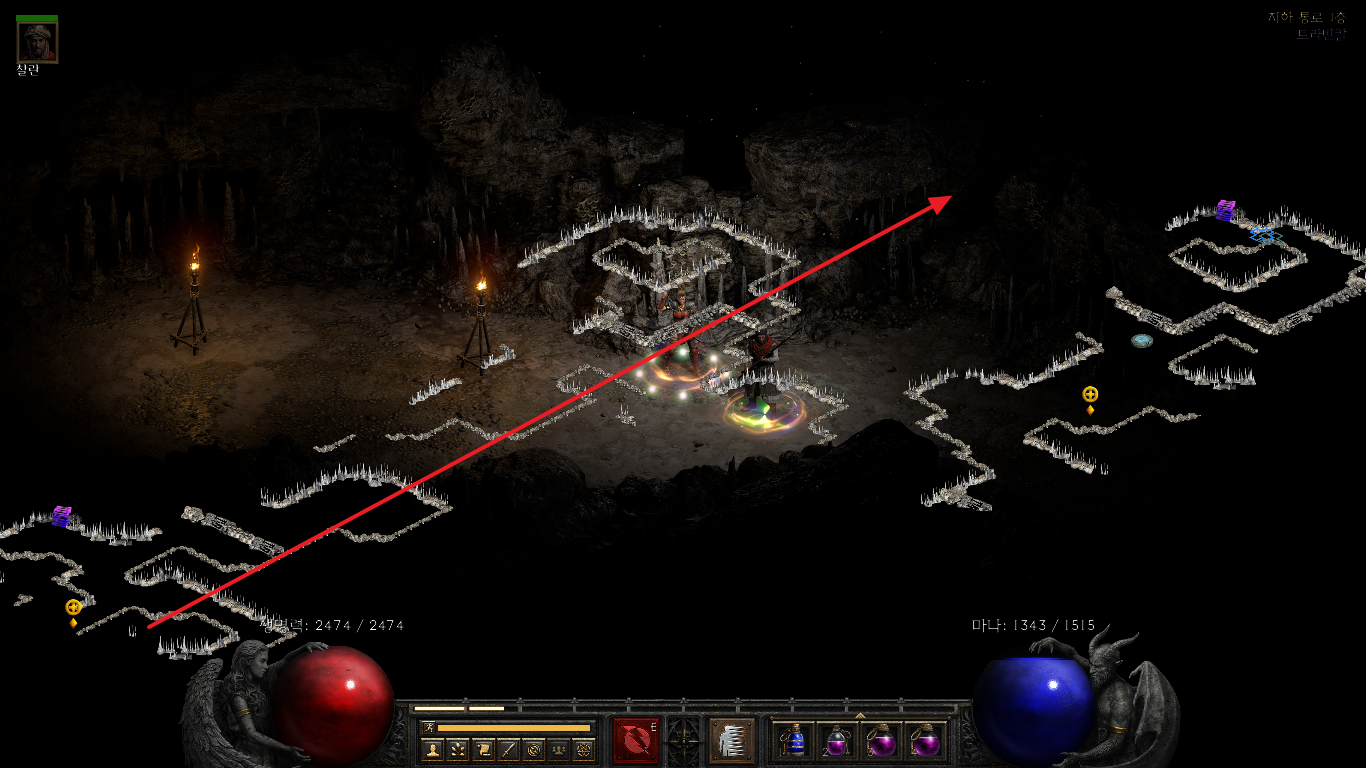Screen dimensions: 1366x768
Task: Click the two-figure party button
Action: (558, 749)
